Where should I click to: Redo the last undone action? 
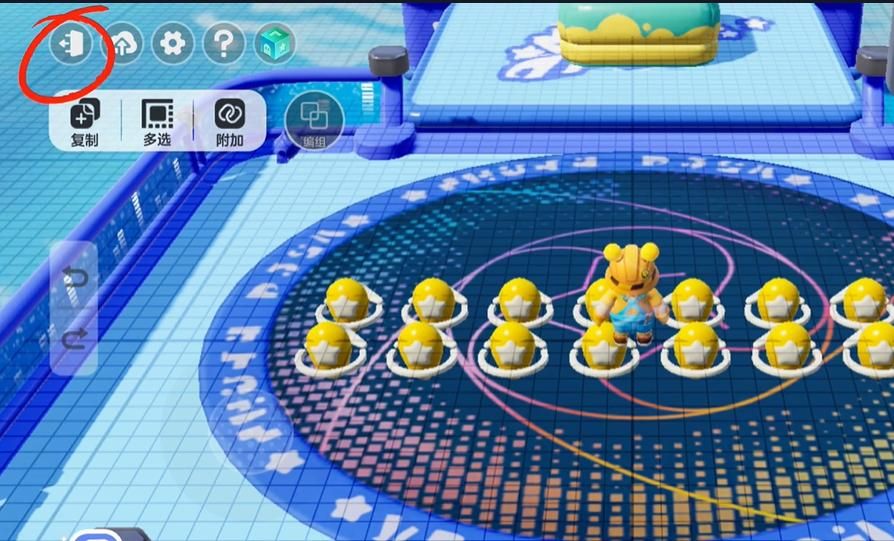pos(76,340)
